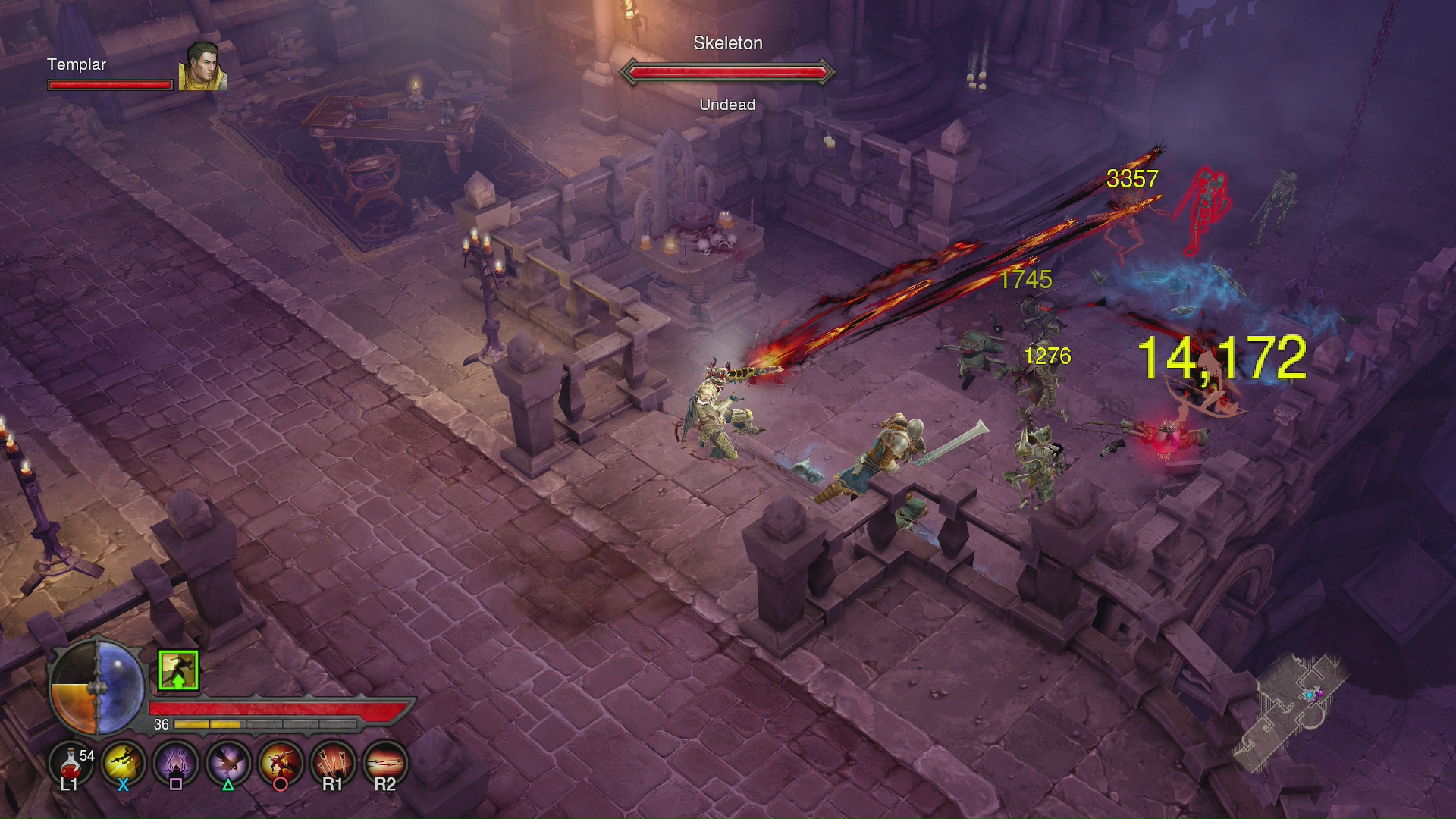Click the Templar follower portrait

pyautogui.click(x=202, y=67)
